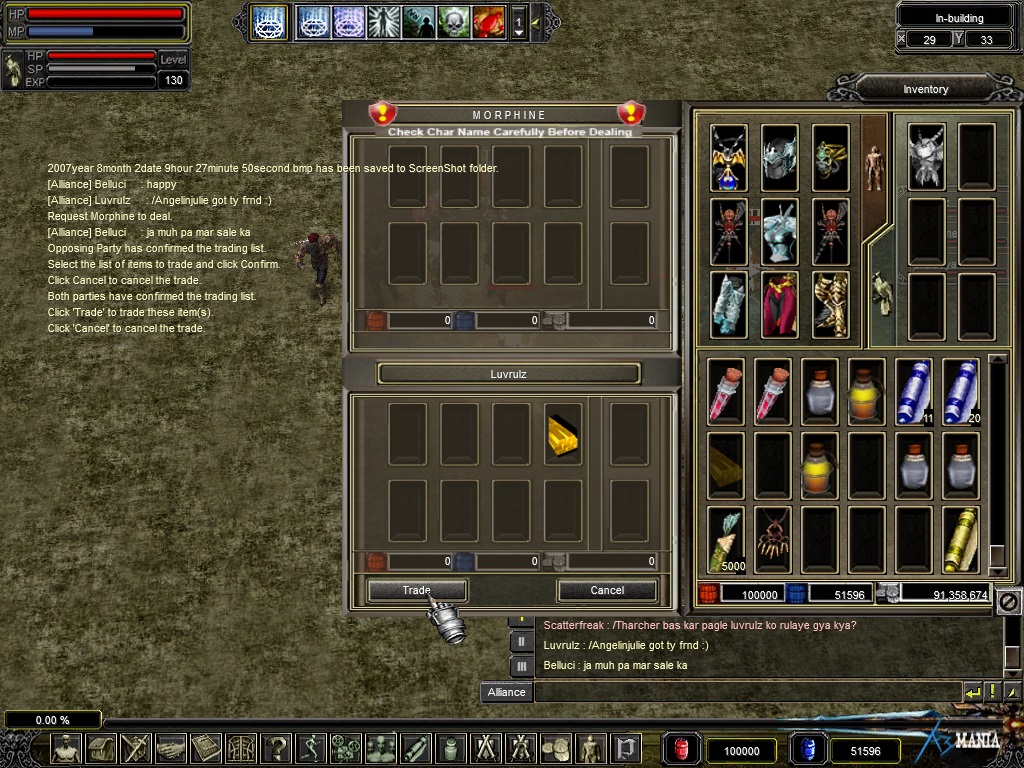This screenshot has width=1024, height=768.
Task: Select the arrow bundle of 5000
Action: pyautogui.click(x=727, y=540)
